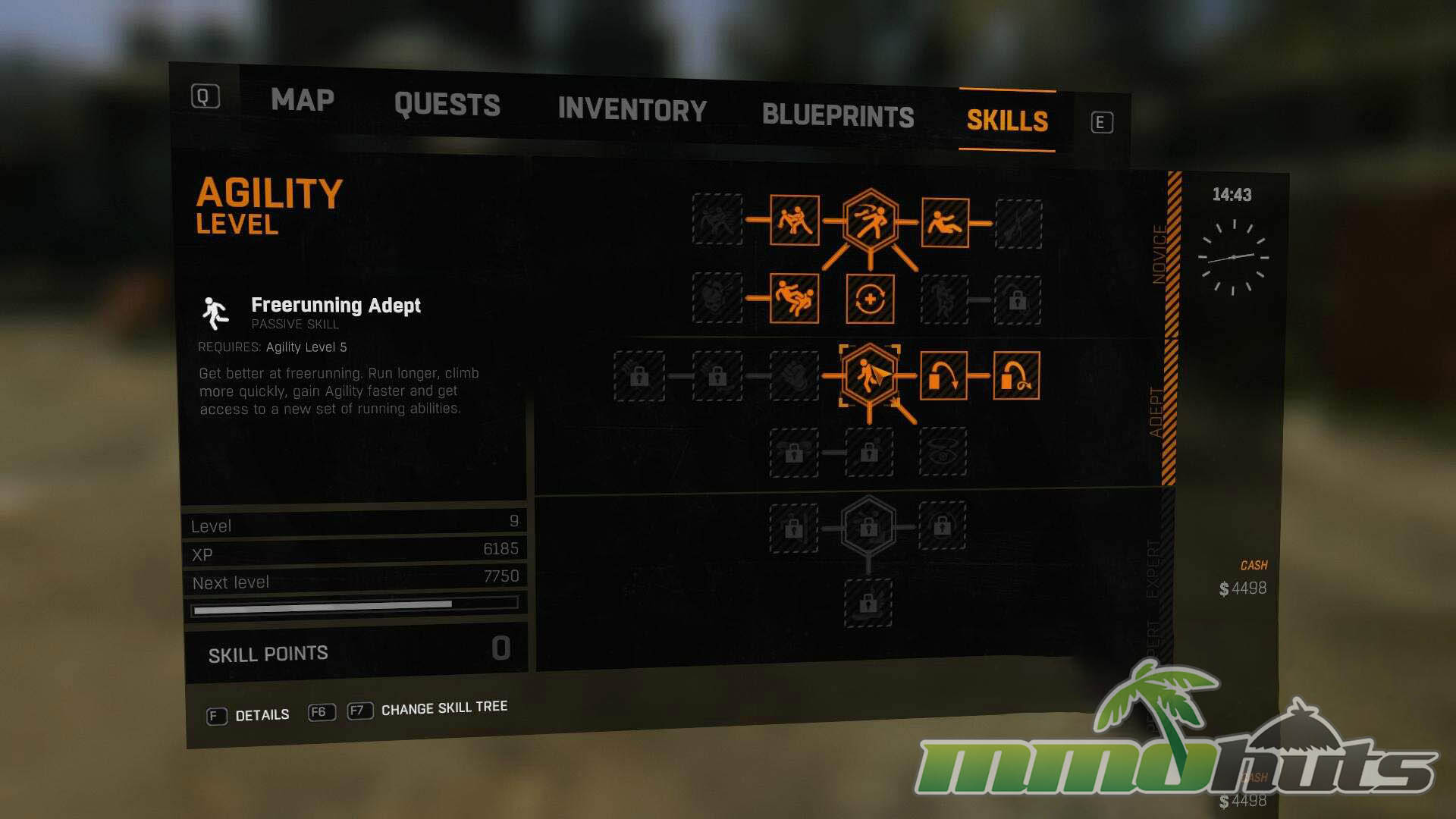Go to the Blueprints tab
The image size is (1456, 819).
pyautogui.click(x=838, y=115)
